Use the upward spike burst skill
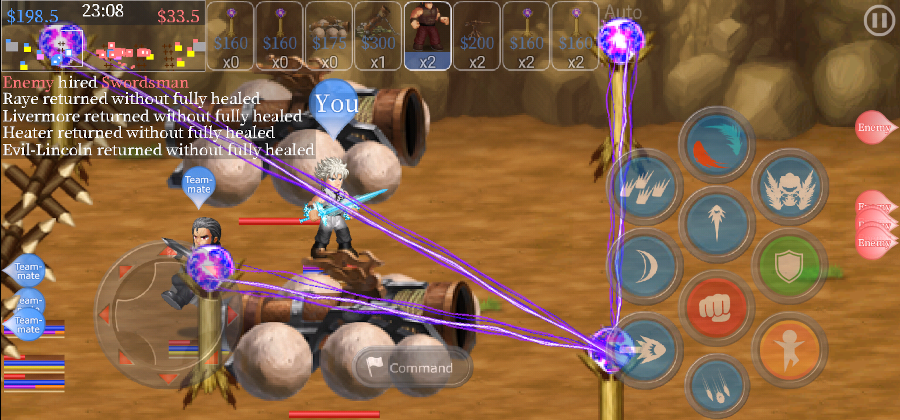Screen dimensions: 900x420 (717, 226)
